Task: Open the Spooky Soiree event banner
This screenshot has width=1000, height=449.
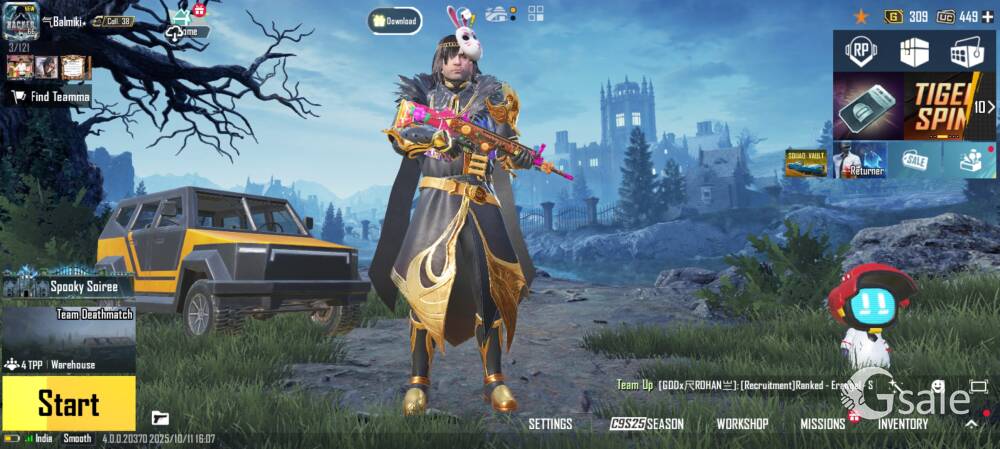Action: 68,285
